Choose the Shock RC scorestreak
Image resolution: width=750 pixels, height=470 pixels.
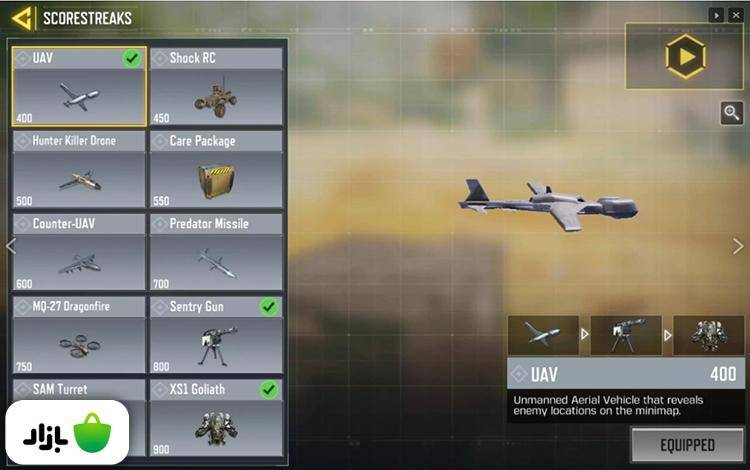pyautogui.click(x=216, y=87)
